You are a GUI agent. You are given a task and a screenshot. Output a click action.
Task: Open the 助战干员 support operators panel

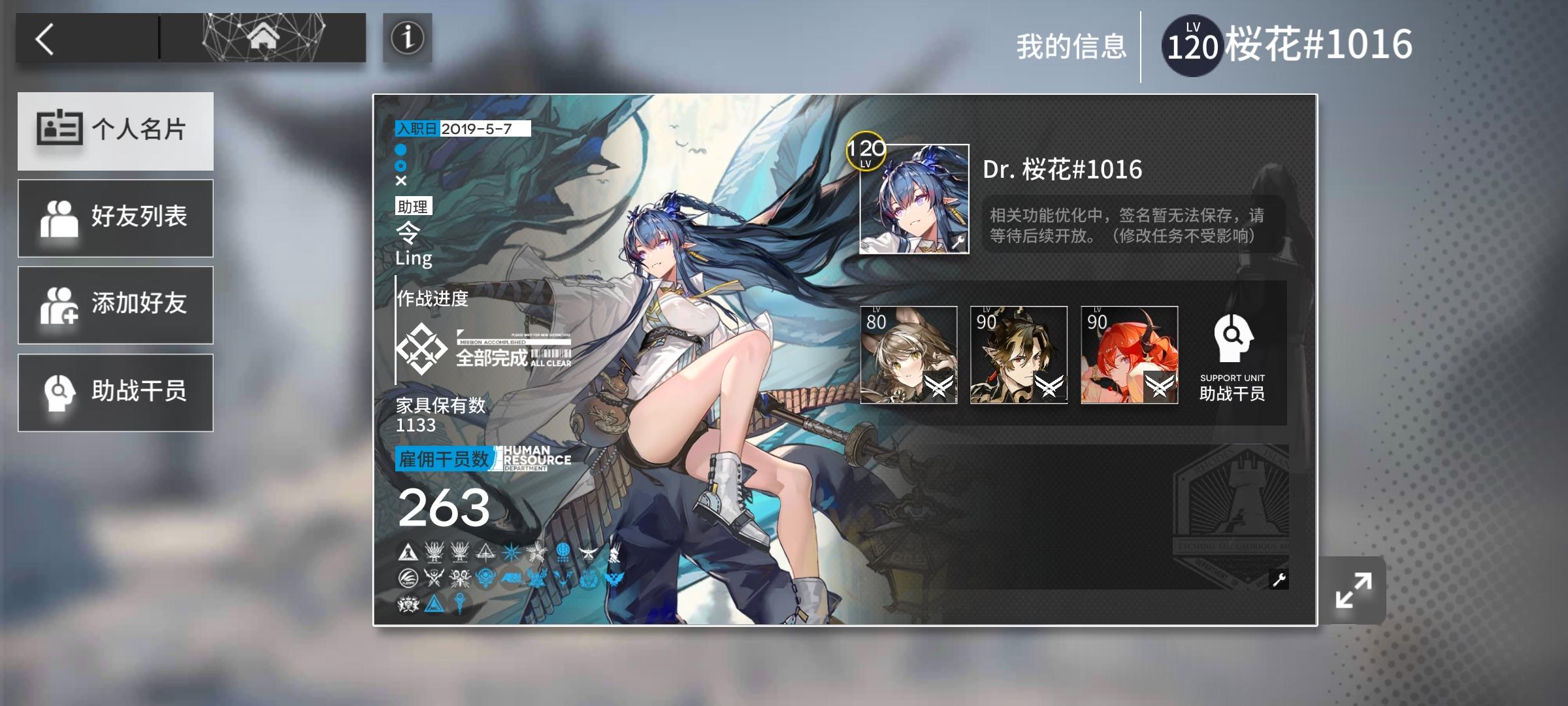click(x=116, y=392)
